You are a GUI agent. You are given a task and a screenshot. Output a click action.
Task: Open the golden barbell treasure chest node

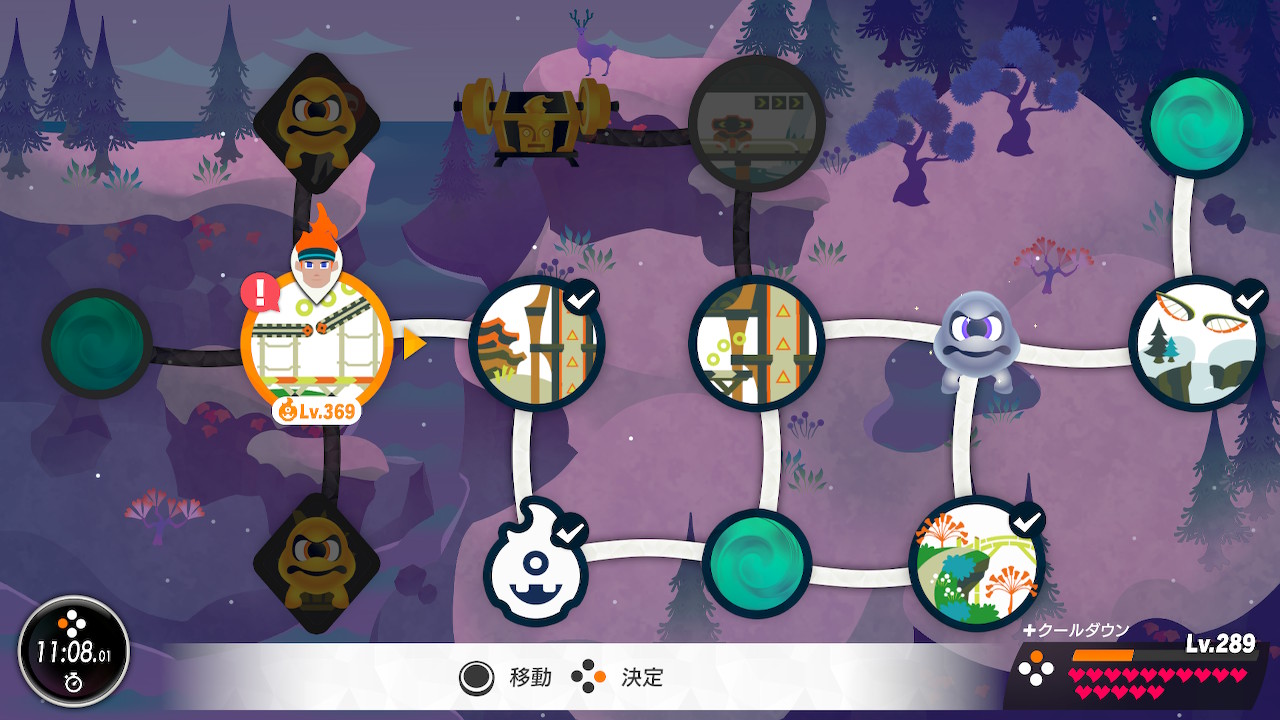tap(536, 118)
